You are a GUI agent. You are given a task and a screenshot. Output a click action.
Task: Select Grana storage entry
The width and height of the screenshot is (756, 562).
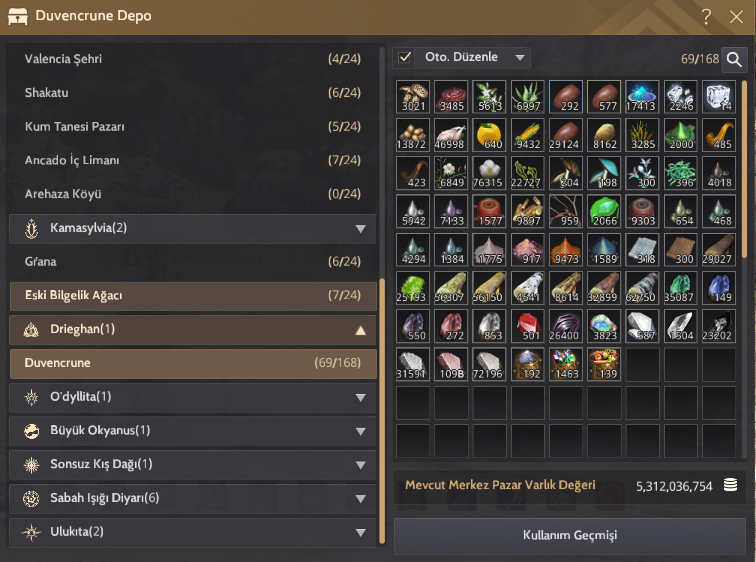(192, 262)
